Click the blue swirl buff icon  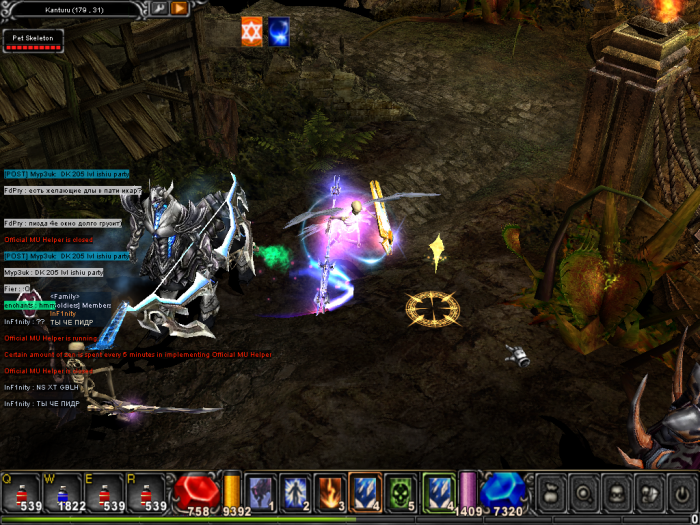[x=278, y=31]
